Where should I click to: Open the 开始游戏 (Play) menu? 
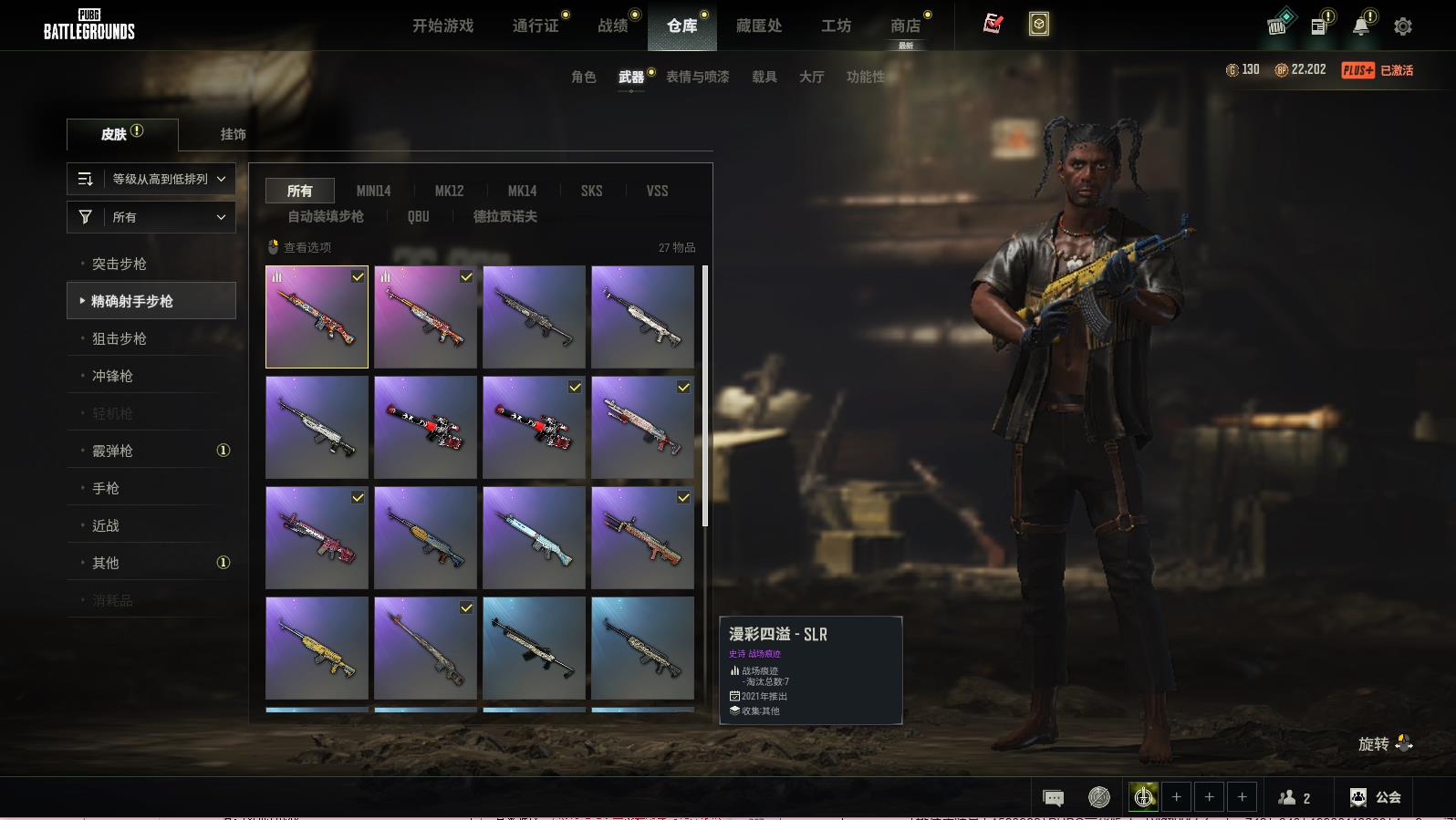coord(442,26)
